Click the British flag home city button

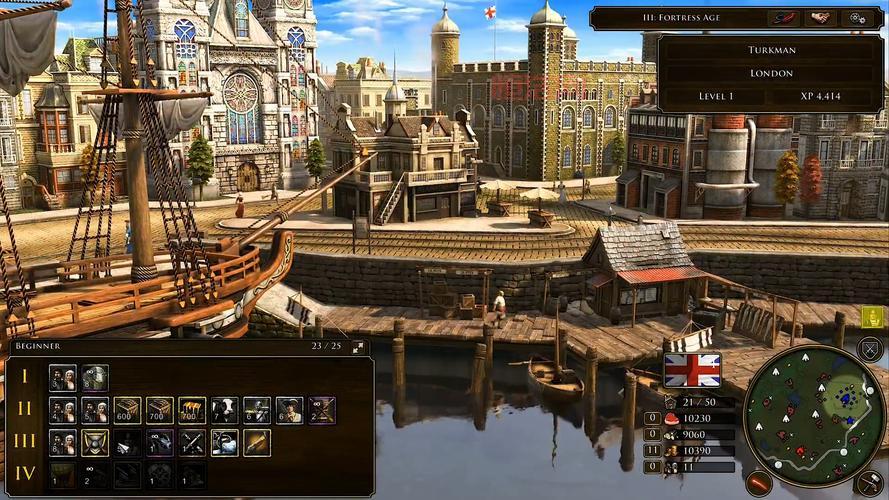tap(692, 369)
